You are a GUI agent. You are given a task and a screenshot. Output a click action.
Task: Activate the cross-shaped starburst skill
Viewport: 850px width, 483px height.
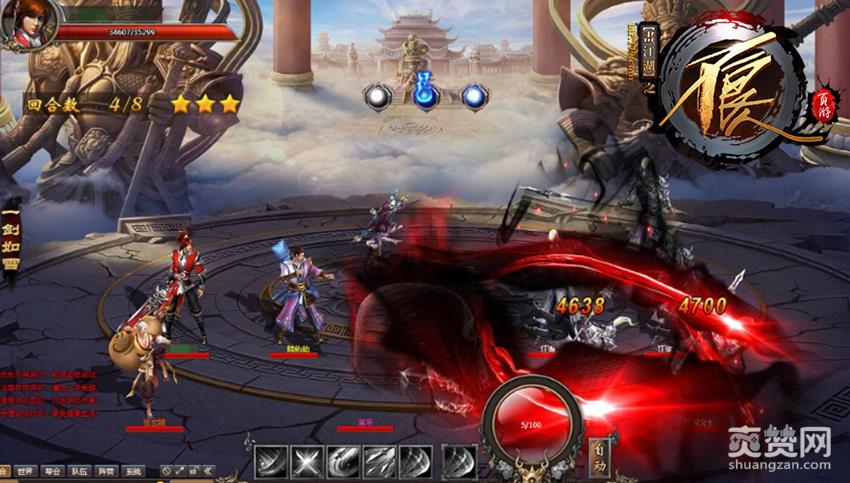[307, 462]
